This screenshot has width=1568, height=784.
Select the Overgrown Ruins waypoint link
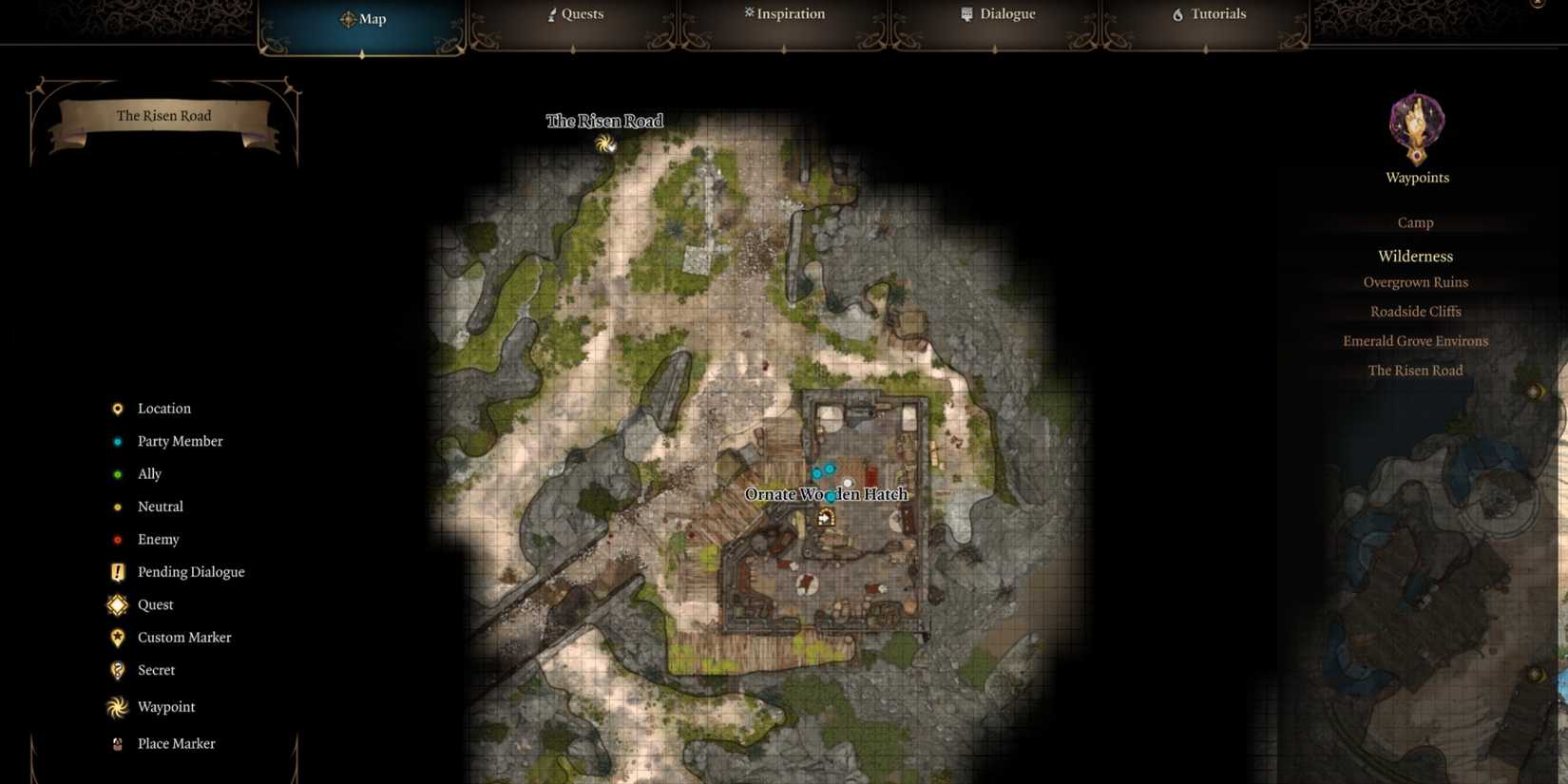[1416, 281]
